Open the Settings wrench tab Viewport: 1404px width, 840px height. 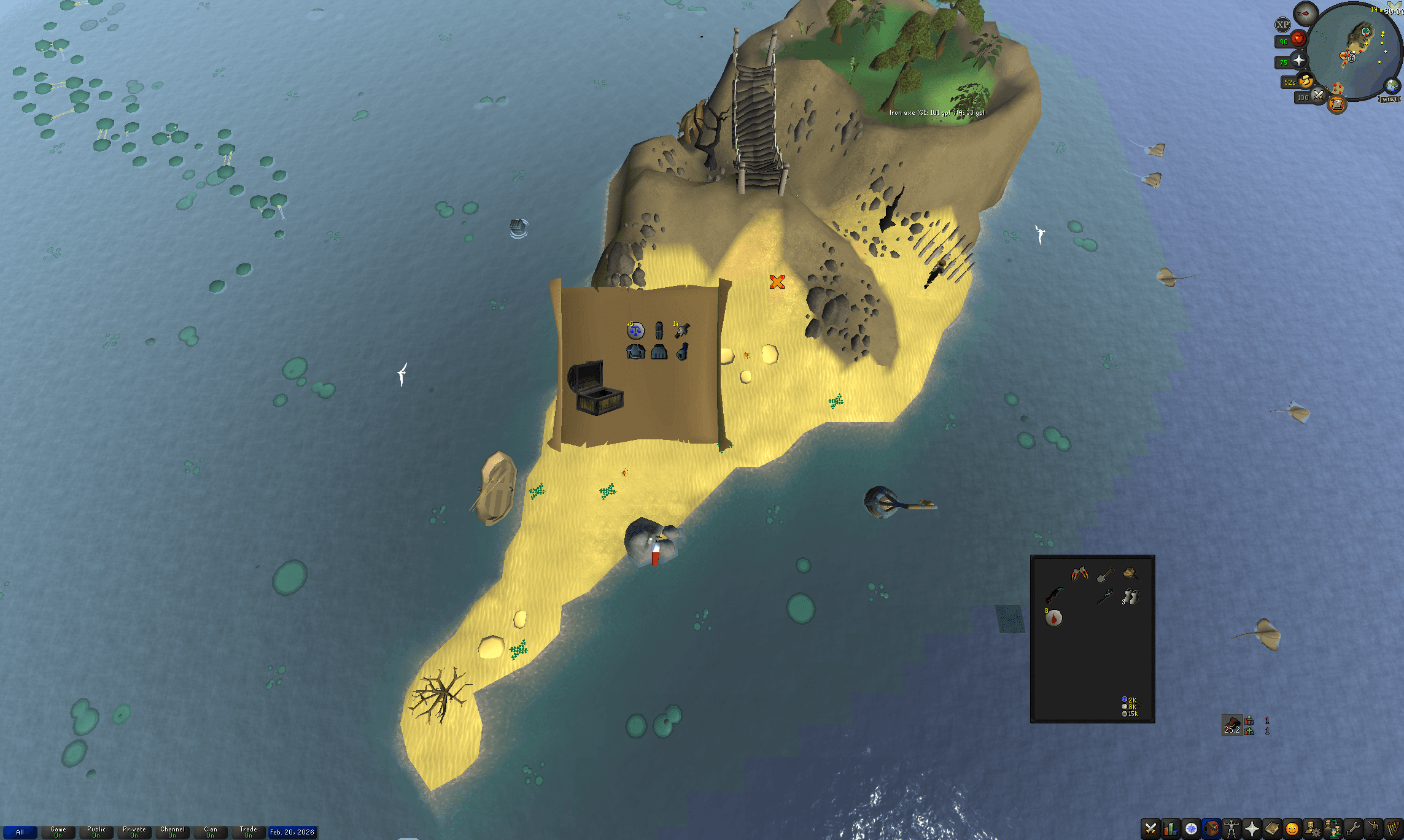[x=1352, y=828]
